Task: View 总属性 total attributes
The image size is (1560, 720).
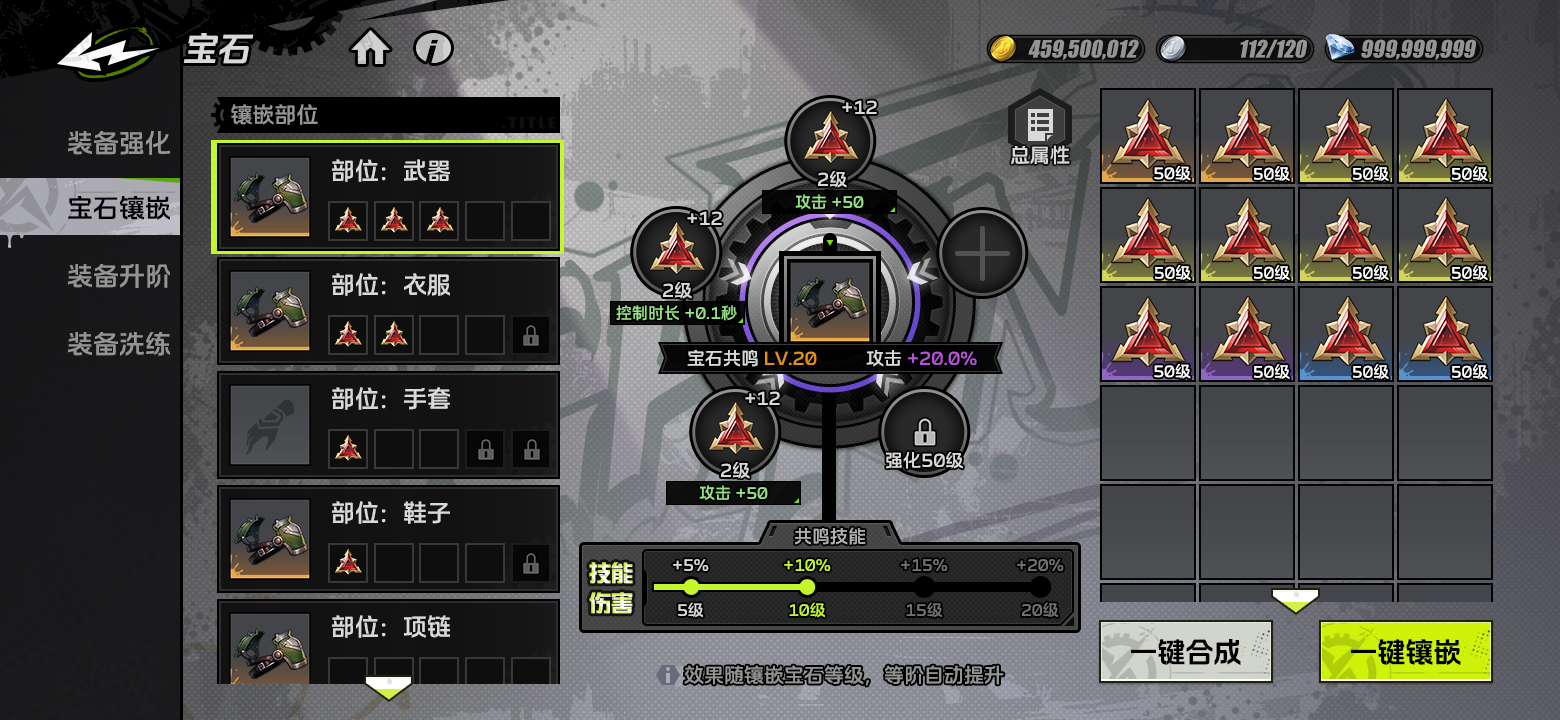Action: [1039, 130]
